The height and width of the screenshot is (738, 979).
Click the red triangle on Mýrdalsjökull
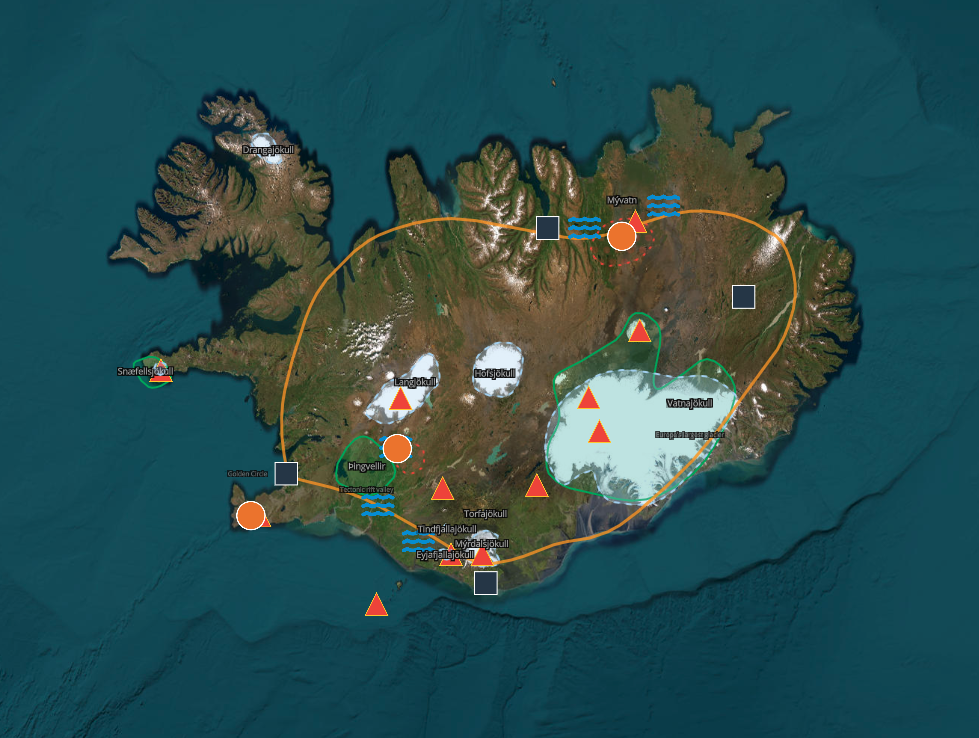[482, 555]
